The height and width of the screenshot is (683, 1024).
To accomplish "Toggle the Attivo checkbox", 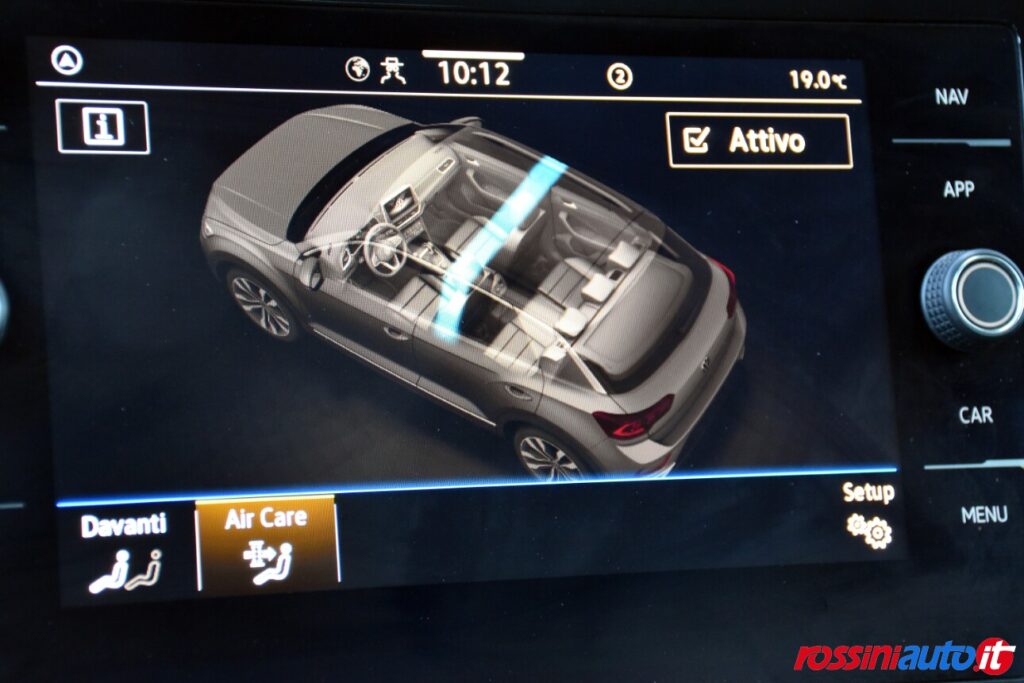I will 759,141.
